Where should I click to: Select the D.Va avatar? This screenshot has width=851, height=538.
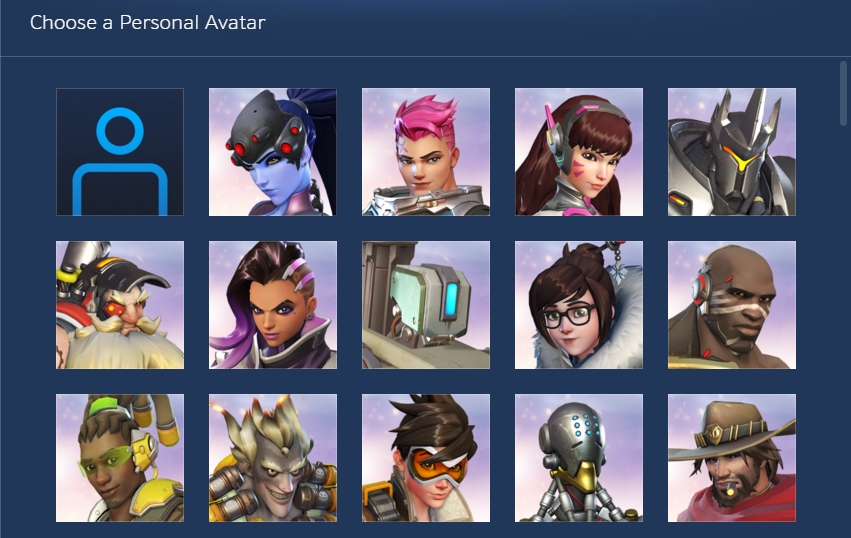pyautogui.click(x=579, y=152)
